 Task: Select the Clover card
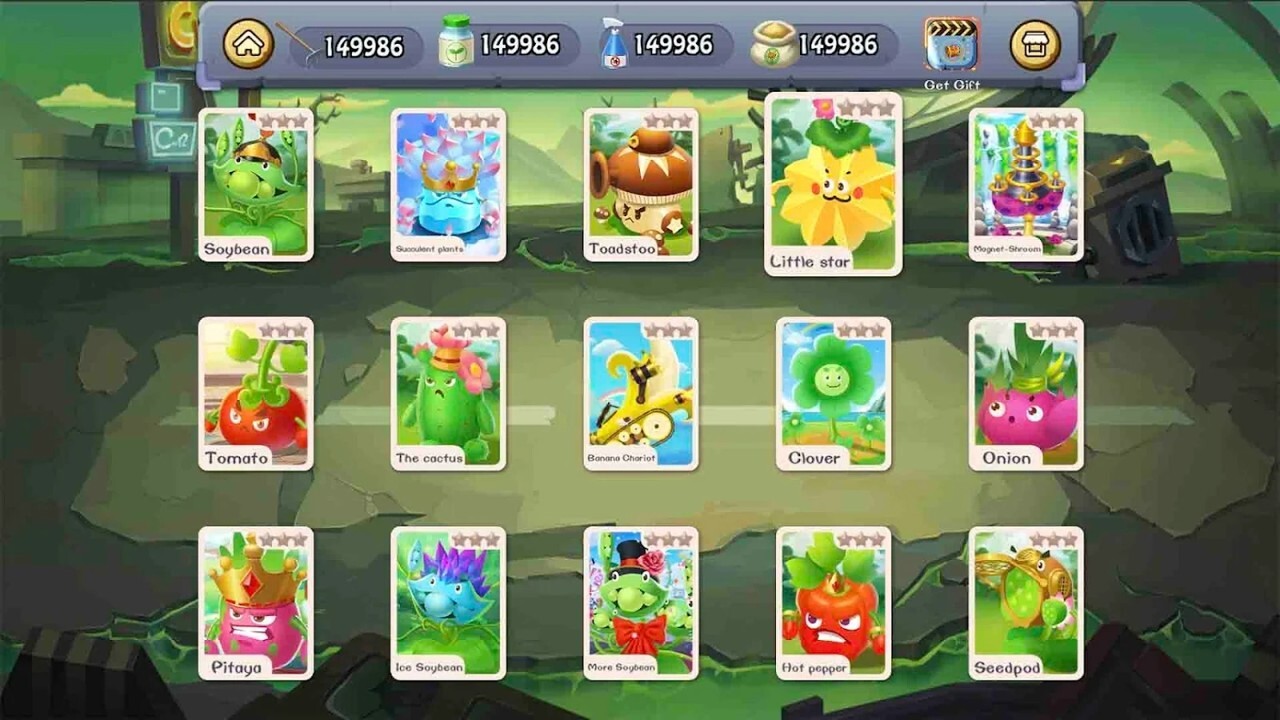[833, 394]
